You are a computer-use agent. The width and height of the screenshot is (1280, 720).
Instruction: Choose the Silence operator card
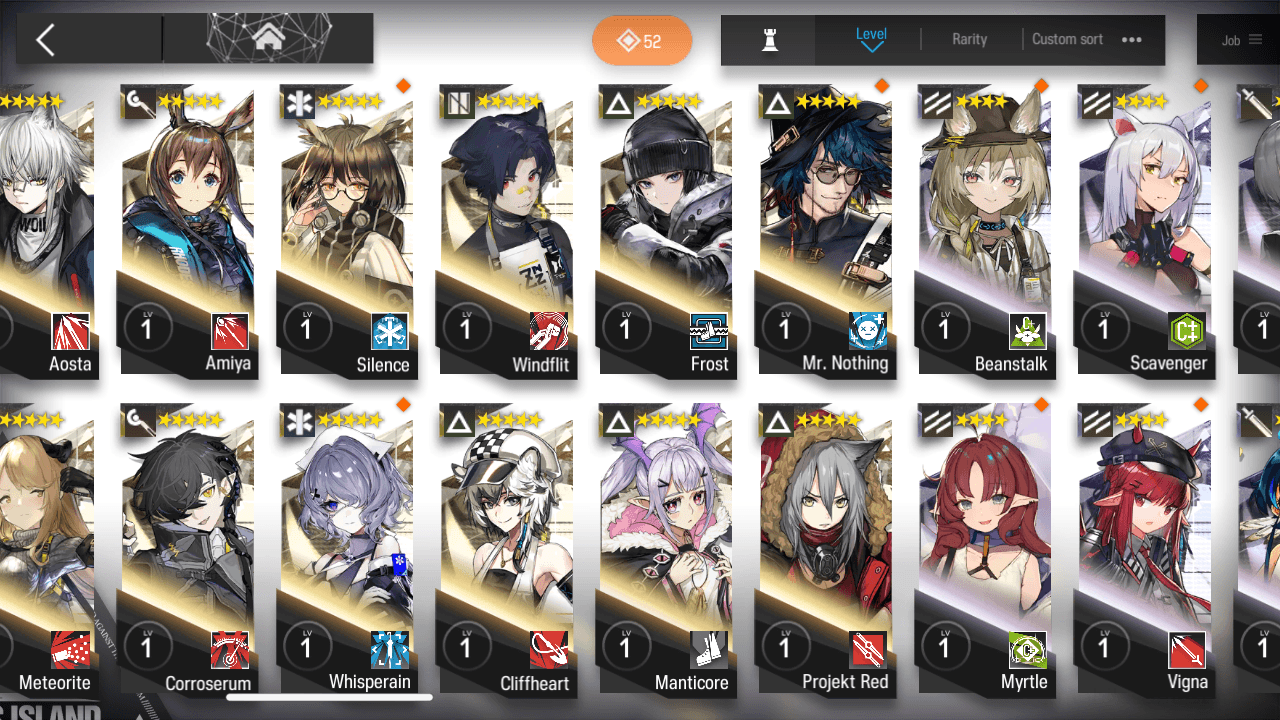[x=347, y=230]
